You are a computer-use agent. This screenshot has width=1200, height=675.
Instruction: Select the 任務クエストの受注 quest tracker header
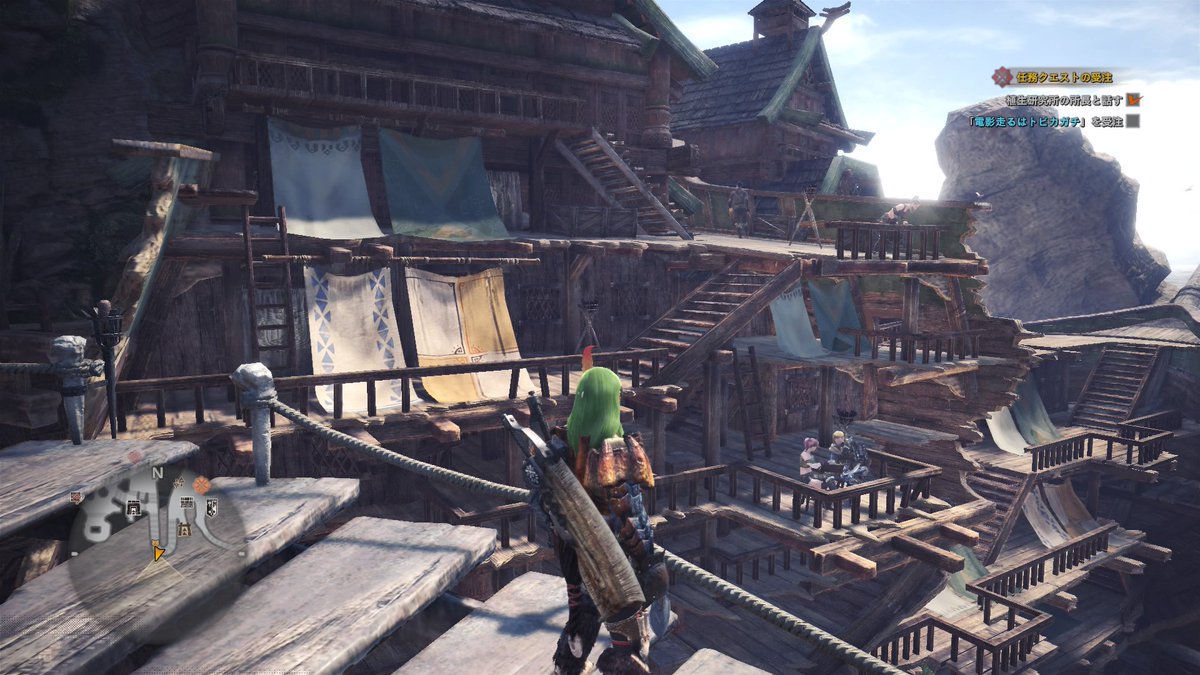pos(1062,76)
